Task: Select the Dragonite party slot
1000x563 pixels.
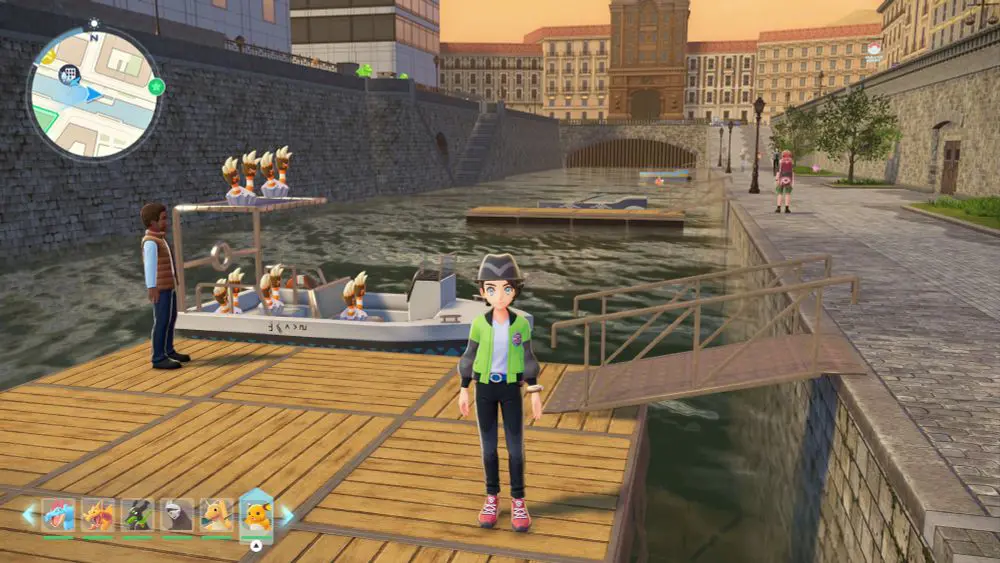Action: coord(217,515)
